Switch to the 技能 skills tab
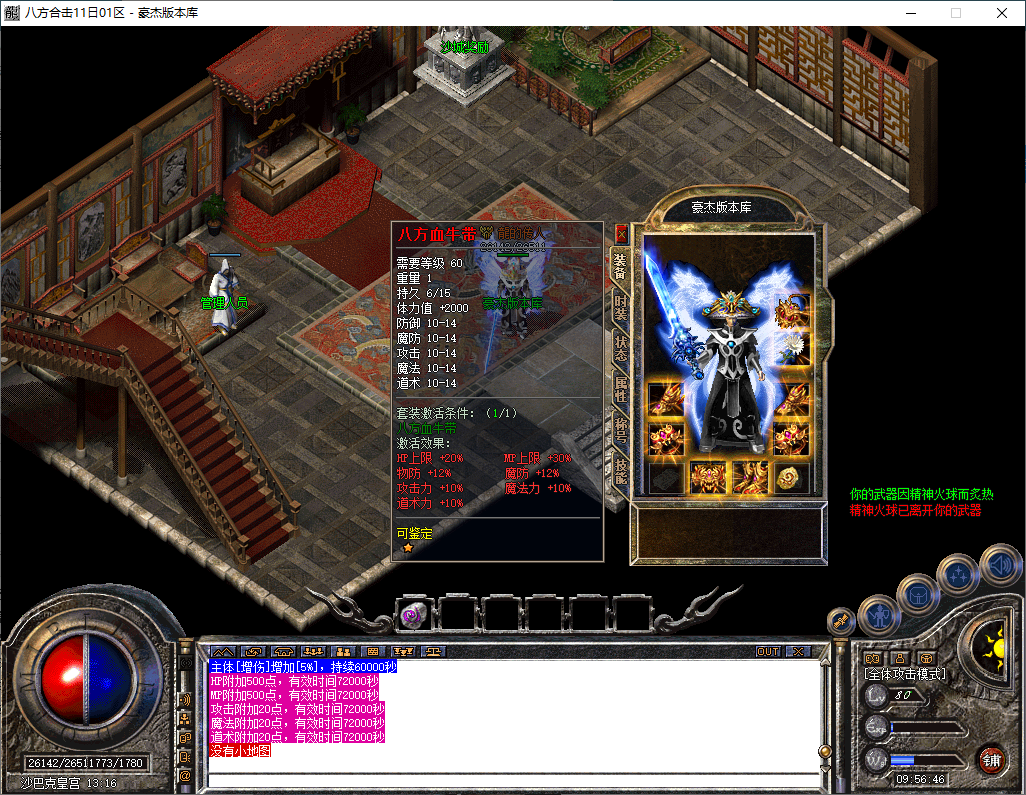Image resolution: width=1026 pixels, height=795 pixels. [621, 472]
